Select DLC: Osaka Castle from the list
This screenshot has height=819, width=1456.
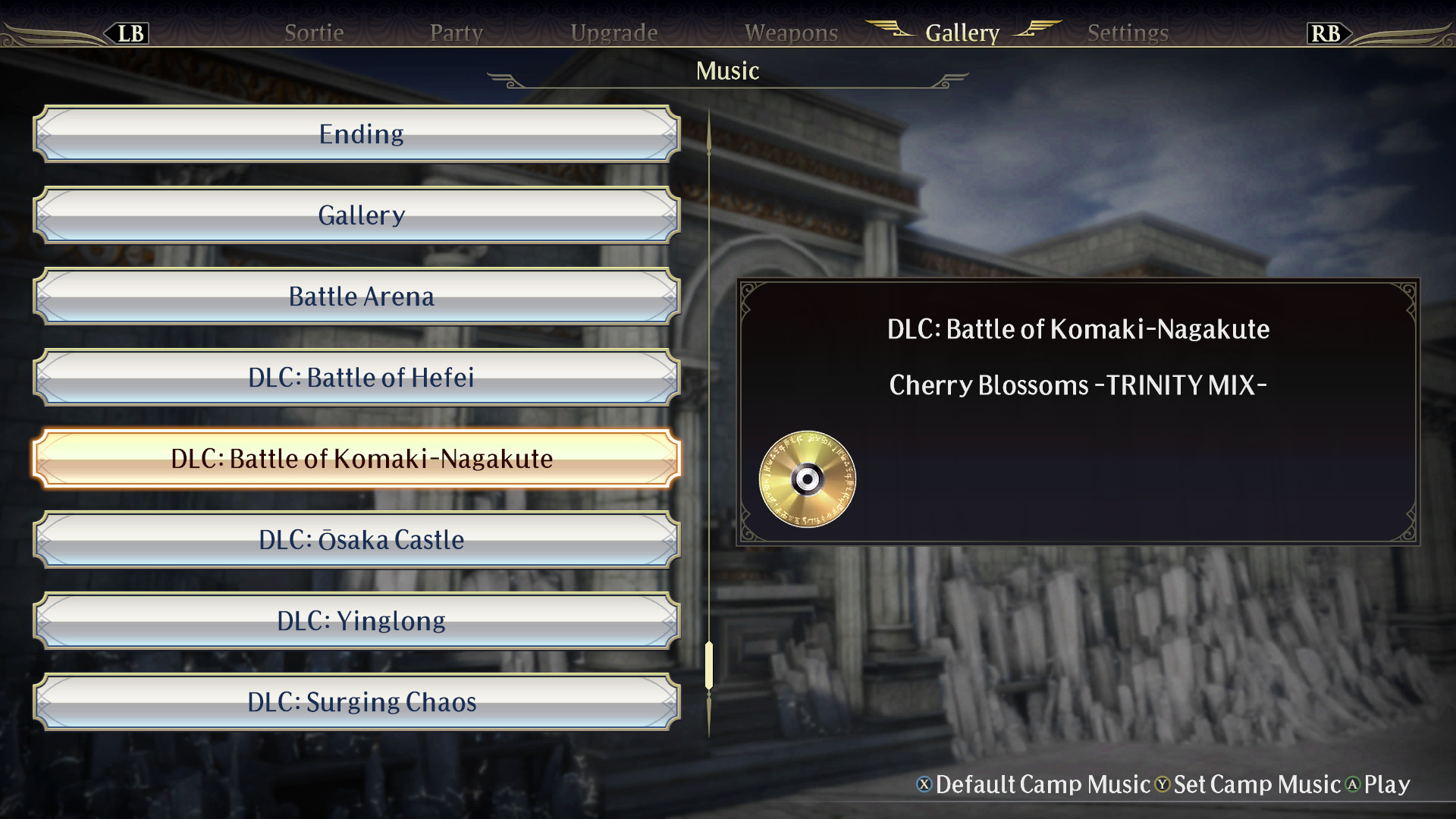(361, 540)
